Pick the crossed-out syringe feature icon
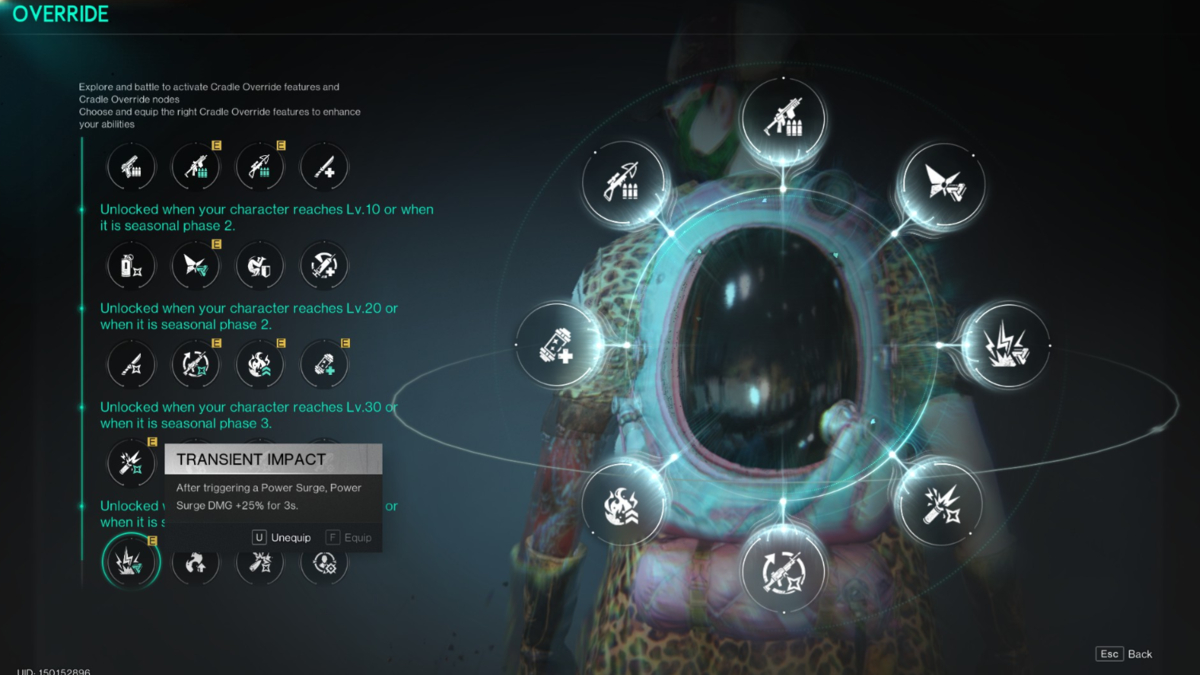The image size is (1200, 675). [x=324, y=266]
